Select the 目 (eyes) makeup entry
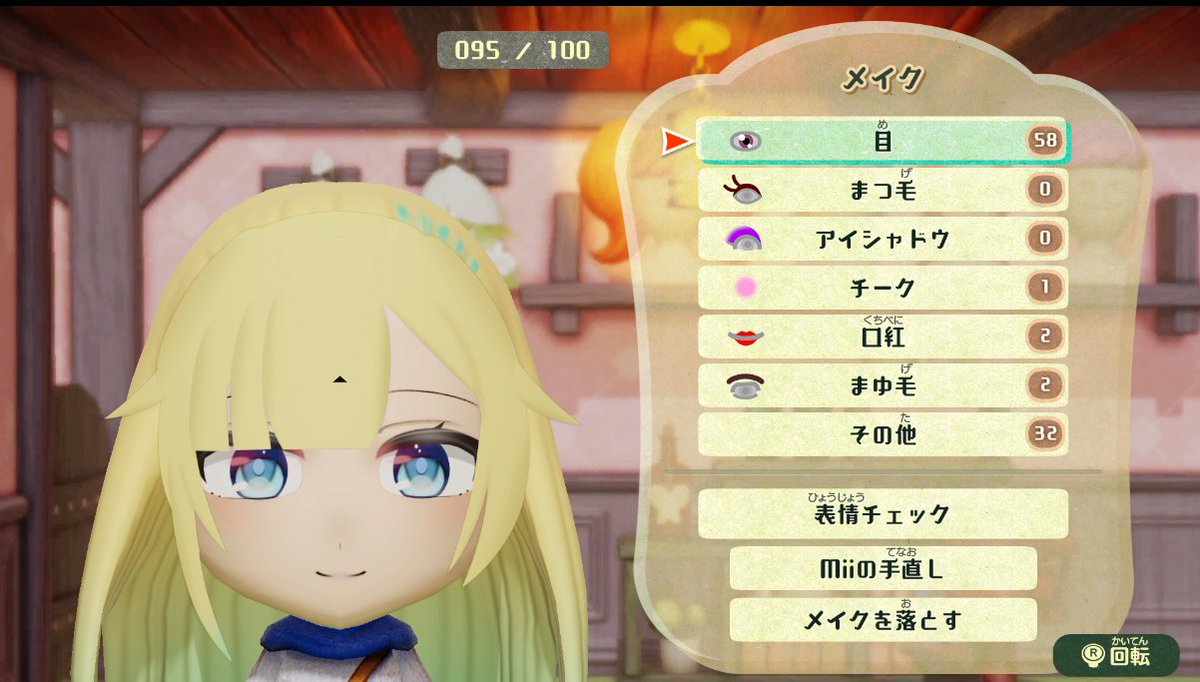Viewport: 1200px width, 682px height. point(882,141)
